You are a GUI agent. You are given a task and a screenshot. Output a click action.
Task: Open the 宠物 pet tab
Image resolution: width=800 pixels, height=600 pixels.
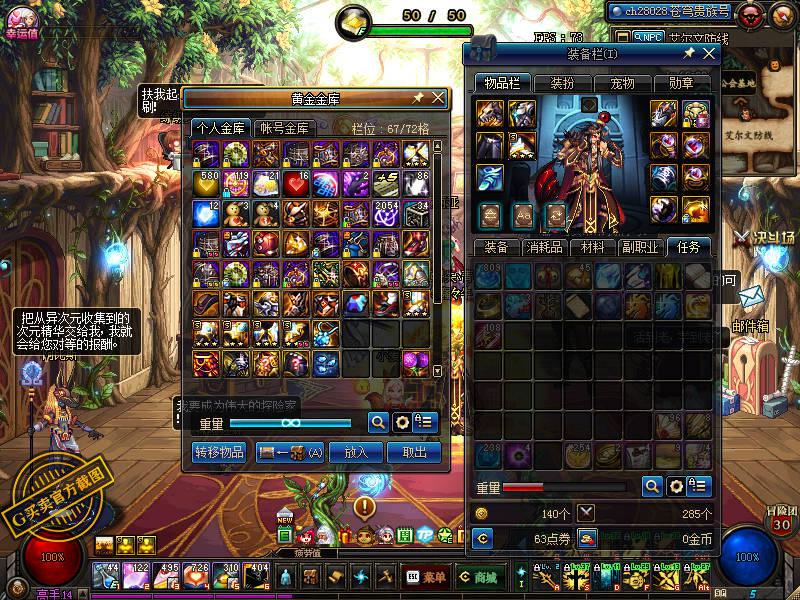click(622, 83)
